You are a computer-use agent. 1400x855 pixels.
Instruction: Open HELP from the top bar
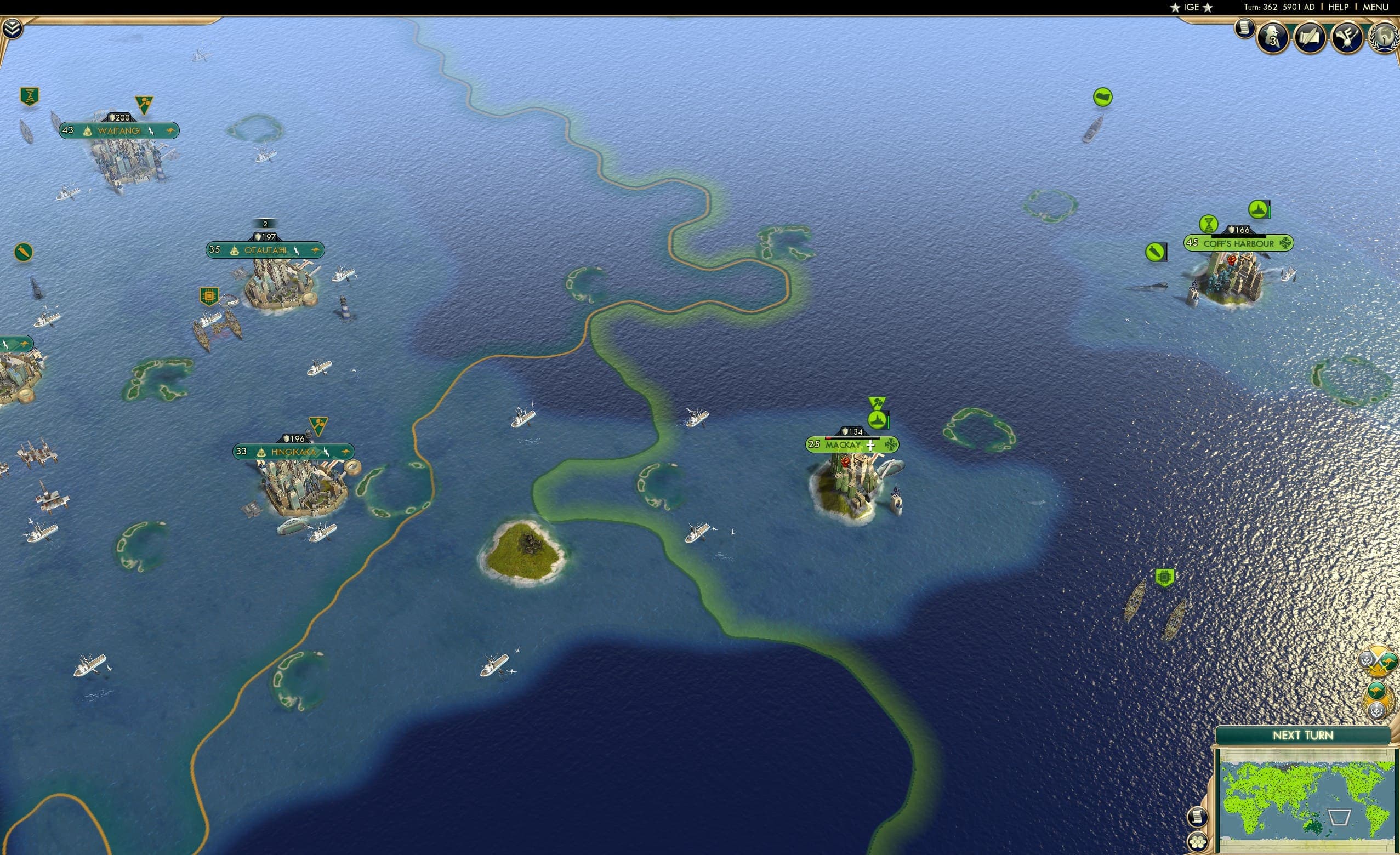pyautogui.click(x=1339, y=7)
